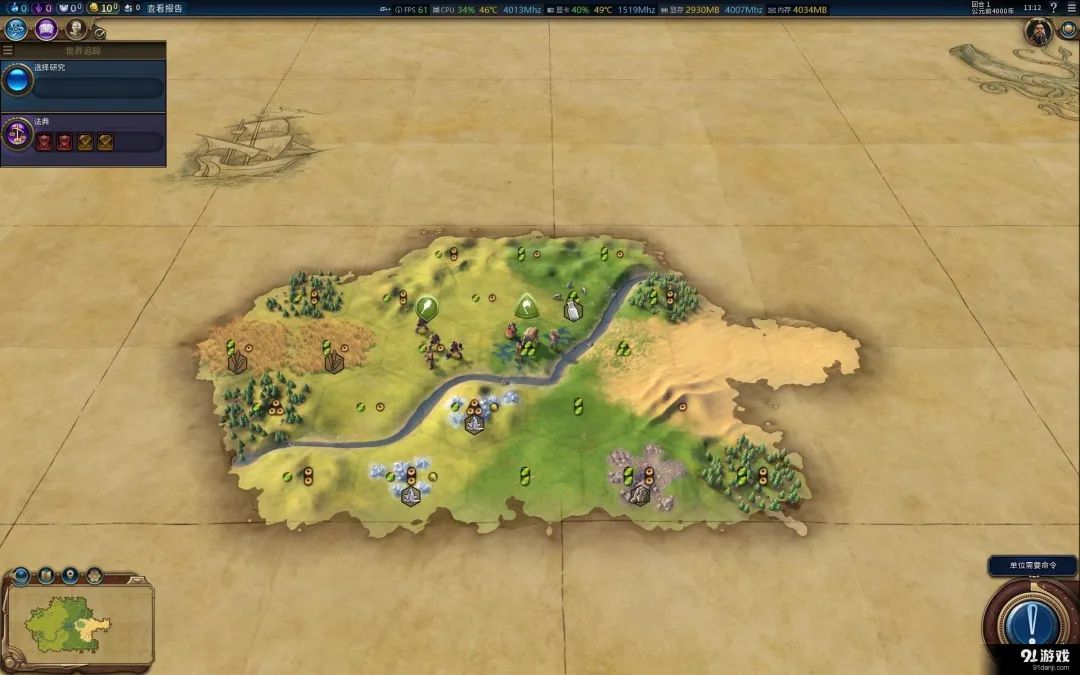This screenshot has height=675, width=1080.
Task: Open the technology tree button
Action: click(x=16, y=29)
